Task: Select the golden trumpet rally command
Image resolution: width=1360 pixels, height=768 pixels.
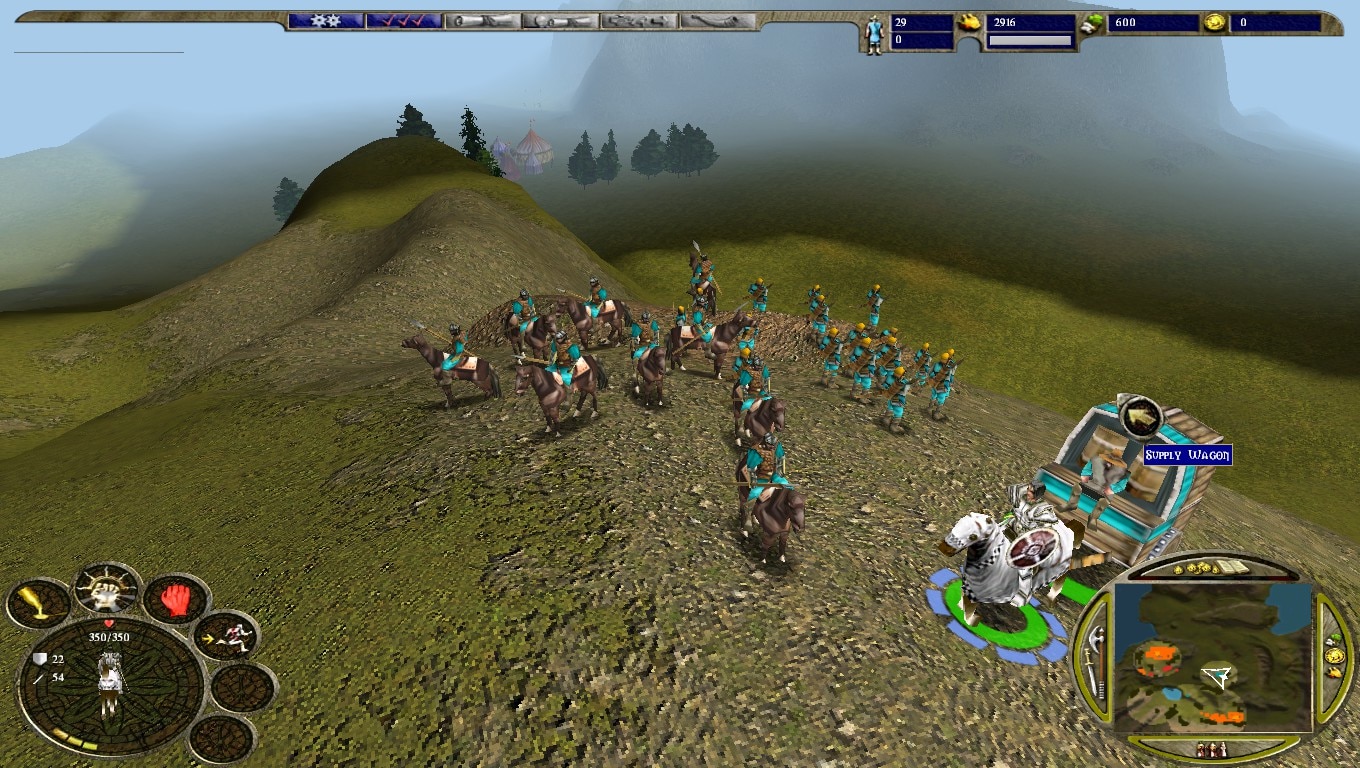Action: (37, 604)
